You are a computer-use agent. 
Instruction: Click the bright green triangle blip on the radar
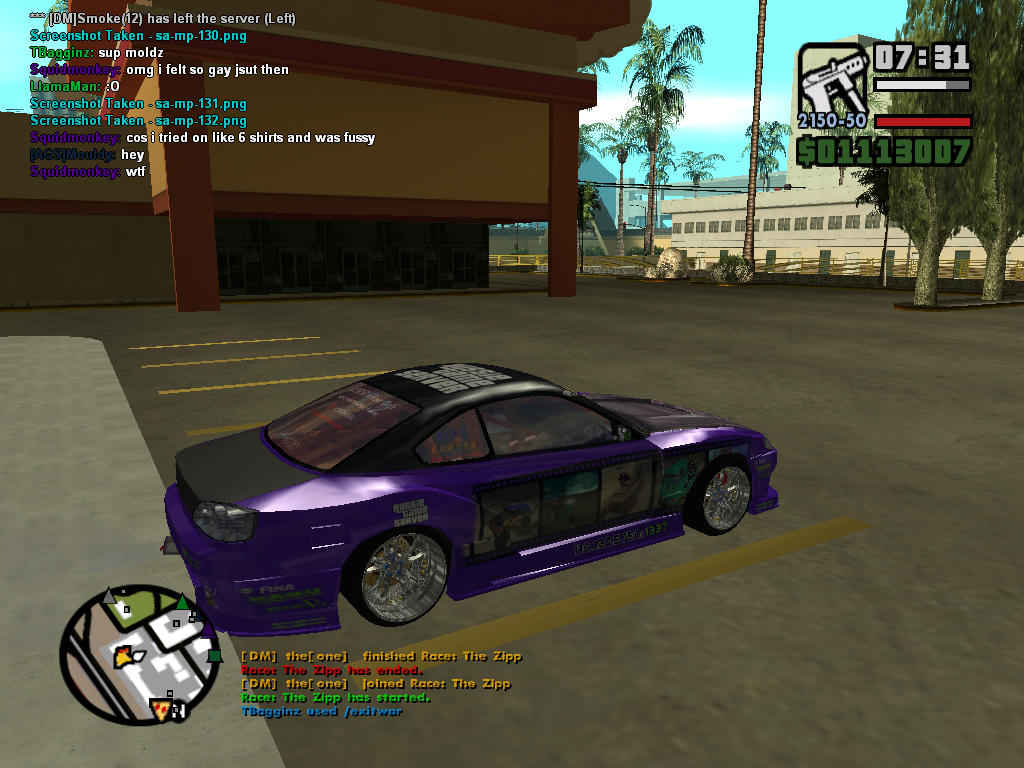tap(182, 602)
